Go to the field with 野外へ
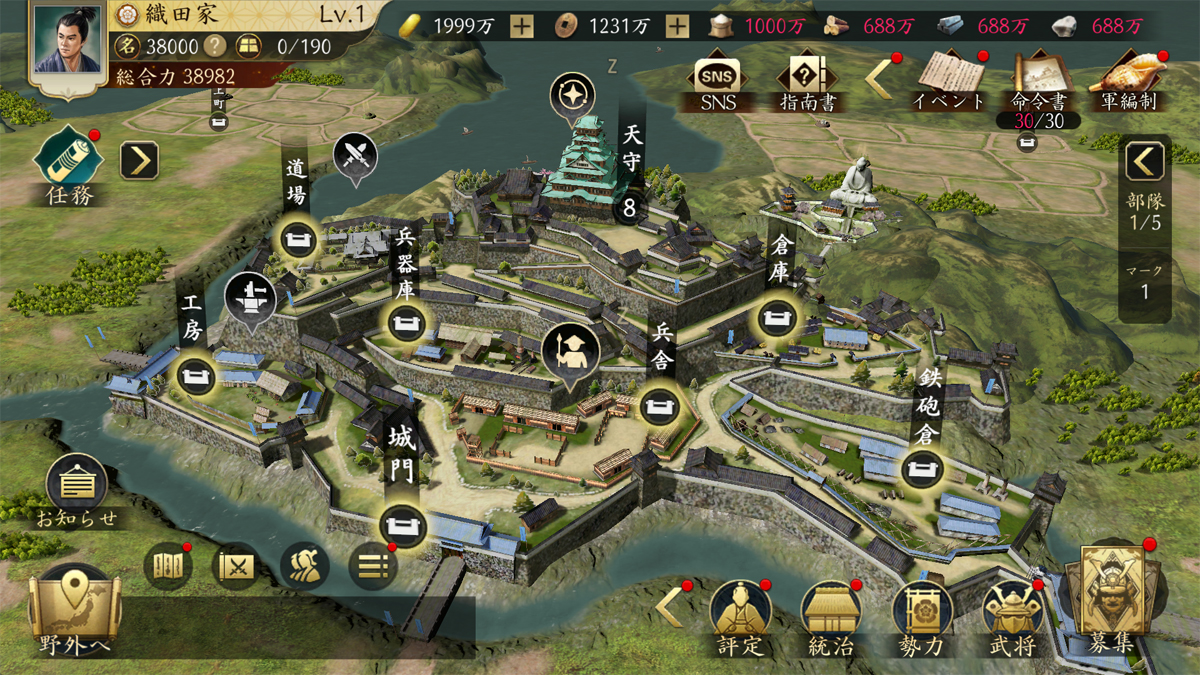 76,610
